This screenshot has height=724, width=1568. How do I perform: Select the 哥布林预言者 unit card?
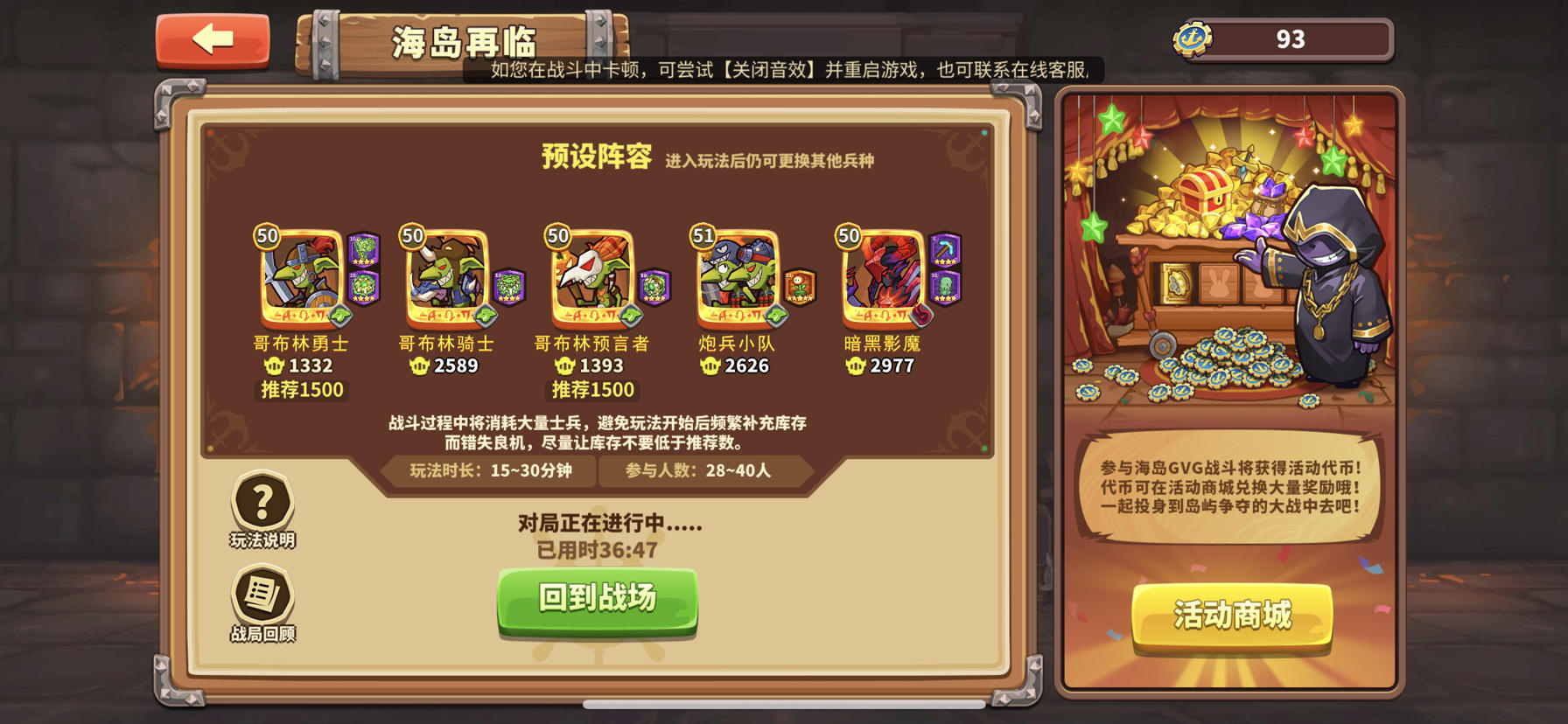click(591, 275)
